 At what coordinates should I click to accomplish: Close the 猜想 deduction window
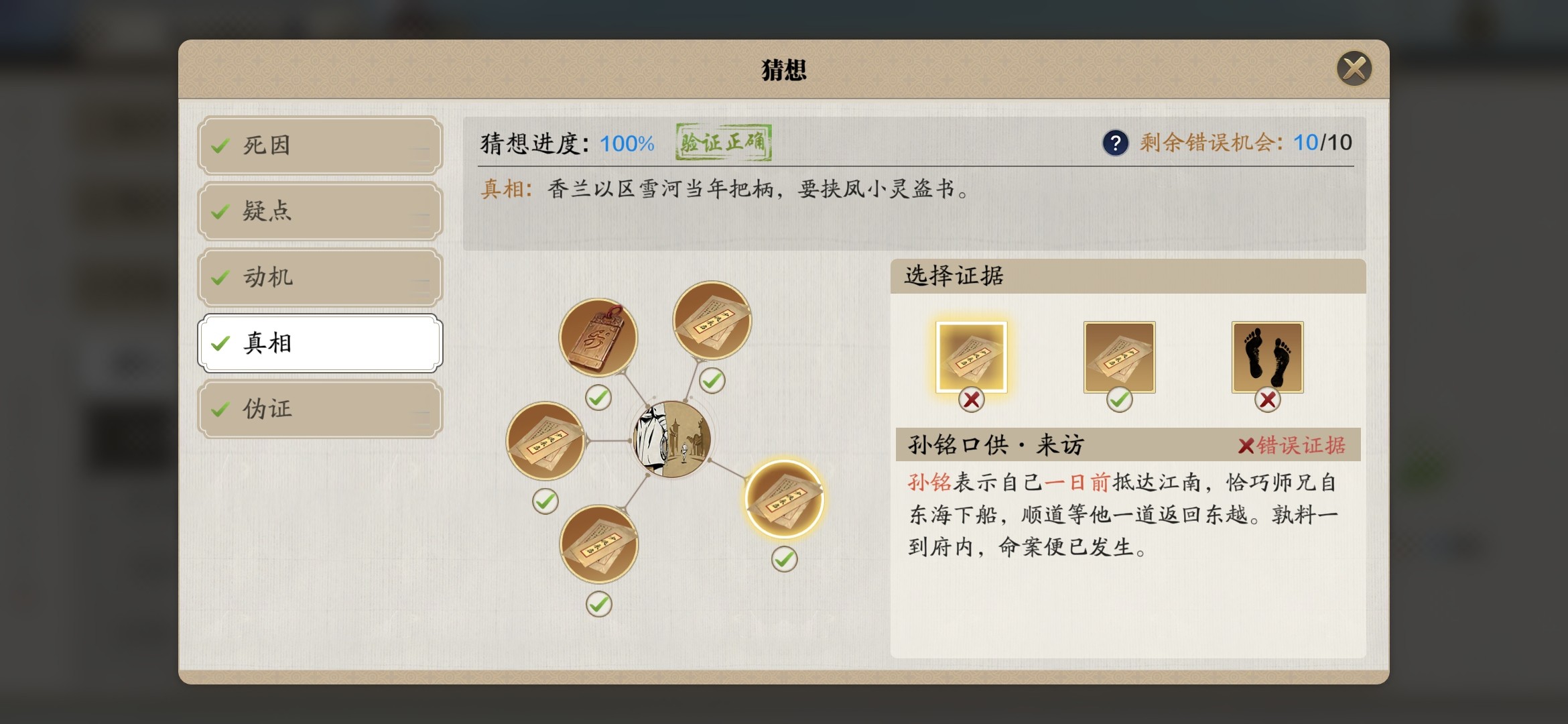(x=1354, y=68)
